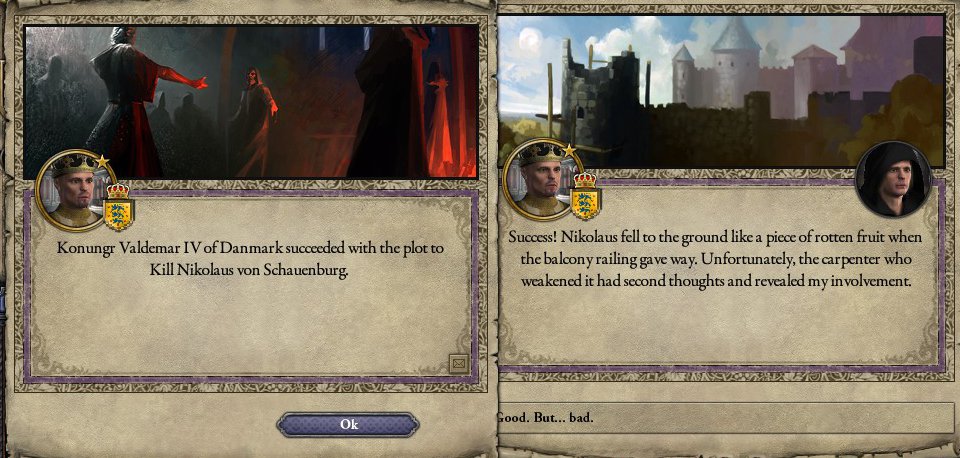The image size is (960, 458).
Task: Select the king's portrait in the balcony event
Action: tap(541, 181)
